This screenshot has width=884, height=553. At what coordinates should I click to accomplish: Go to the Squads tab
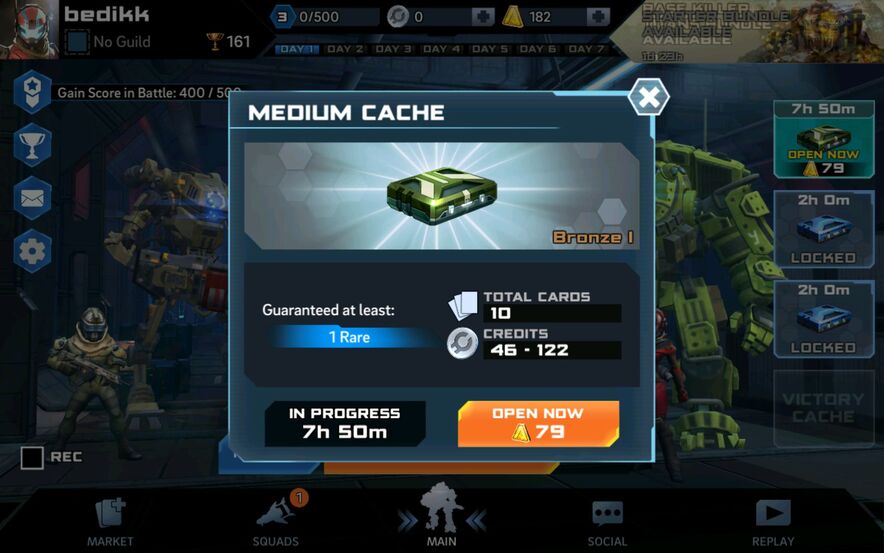pos(276,522)
